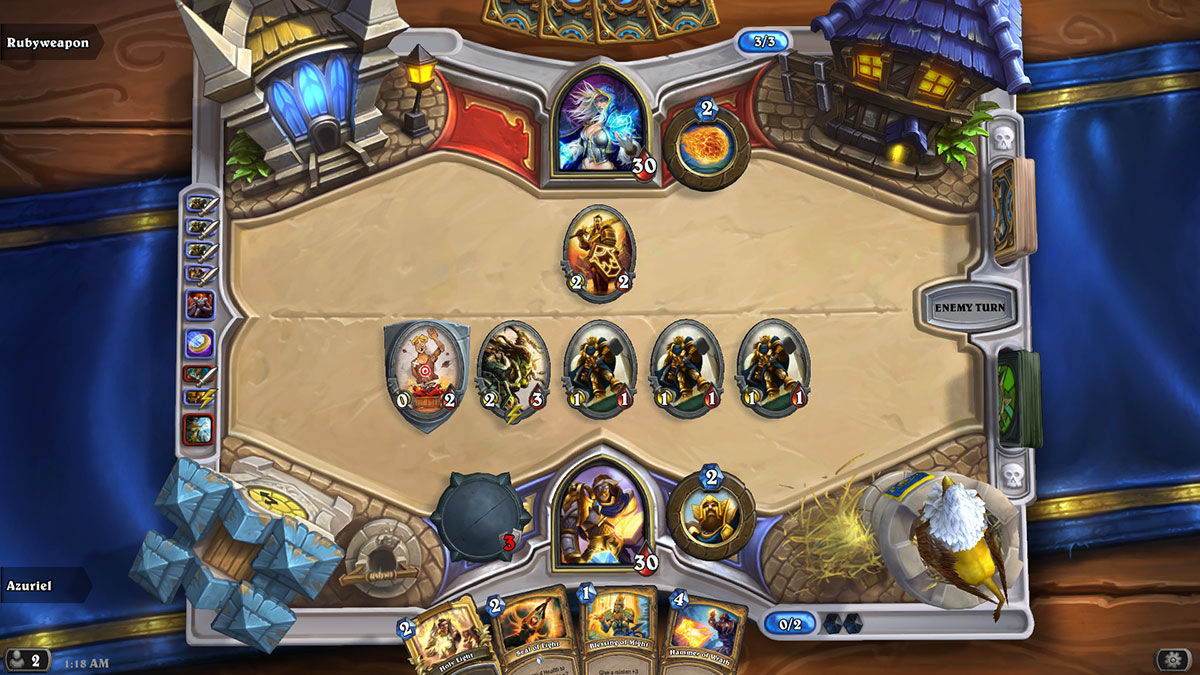The width and height of the screenshot is (1200, 675).
Task: Click the Enemy Turn button
Action: [x=969, y=307]
